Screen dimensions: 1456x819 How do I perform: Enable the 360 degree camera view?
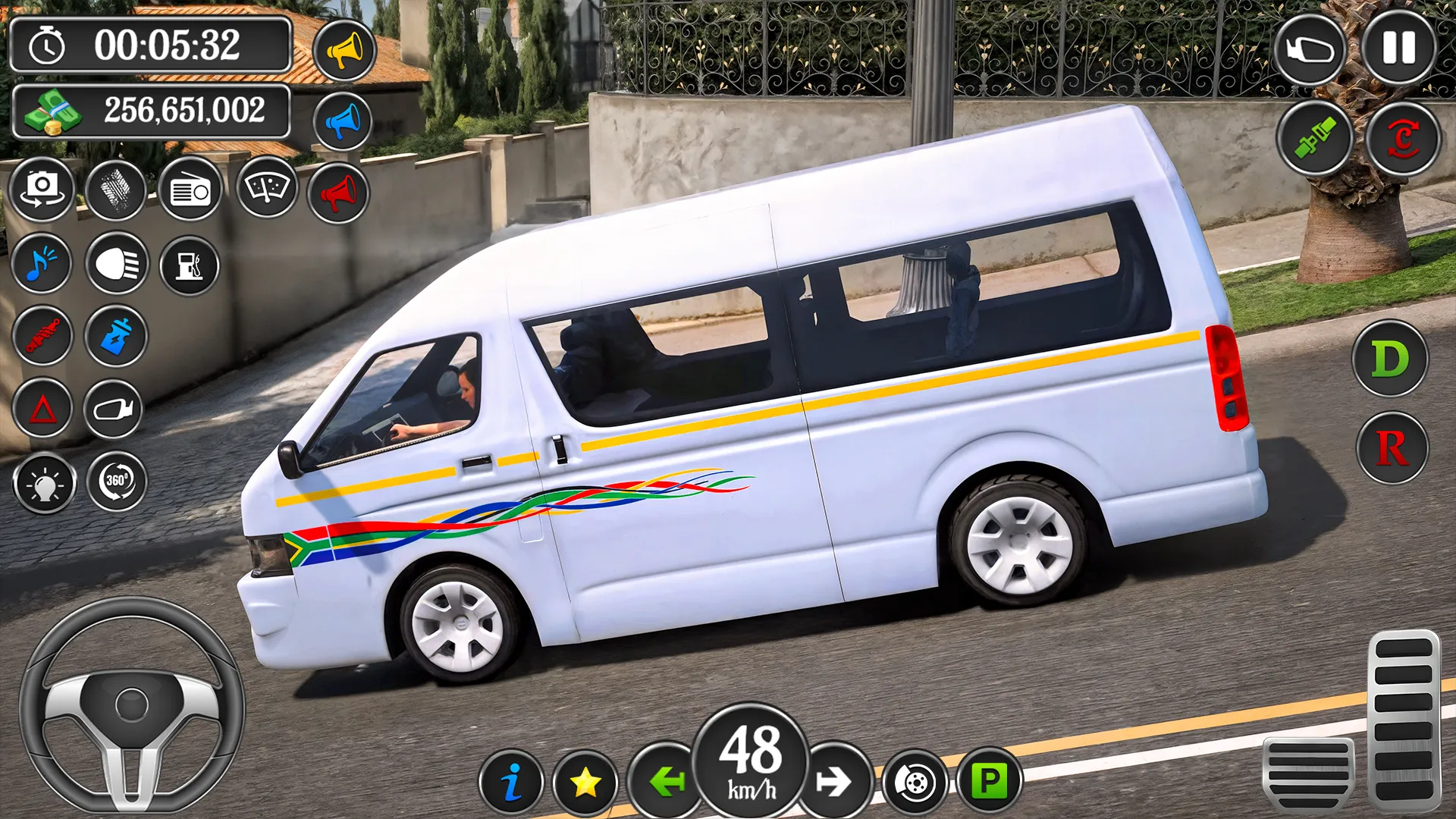tap(117, 481)
